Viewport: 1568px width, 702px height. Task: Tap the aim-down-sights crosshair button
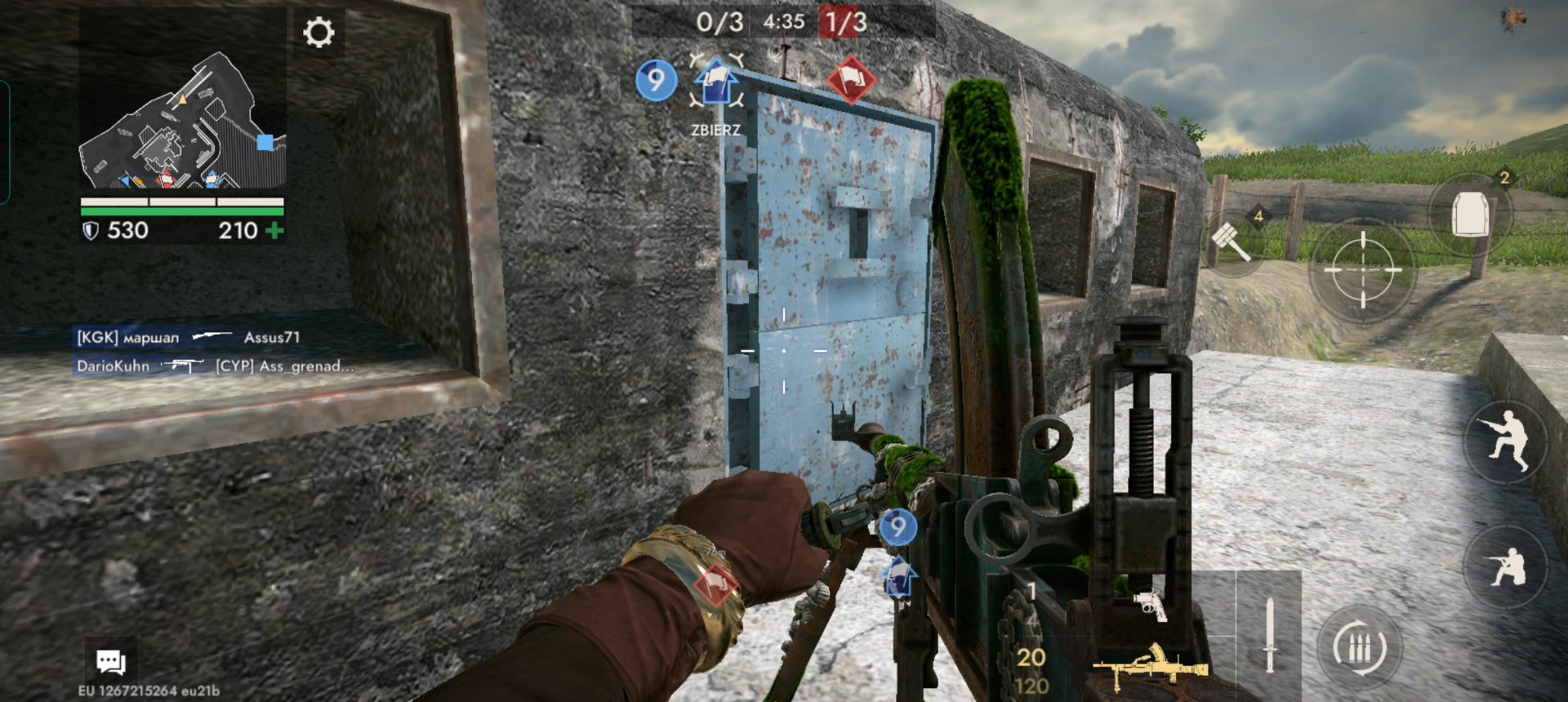[x=1362, y=269]
